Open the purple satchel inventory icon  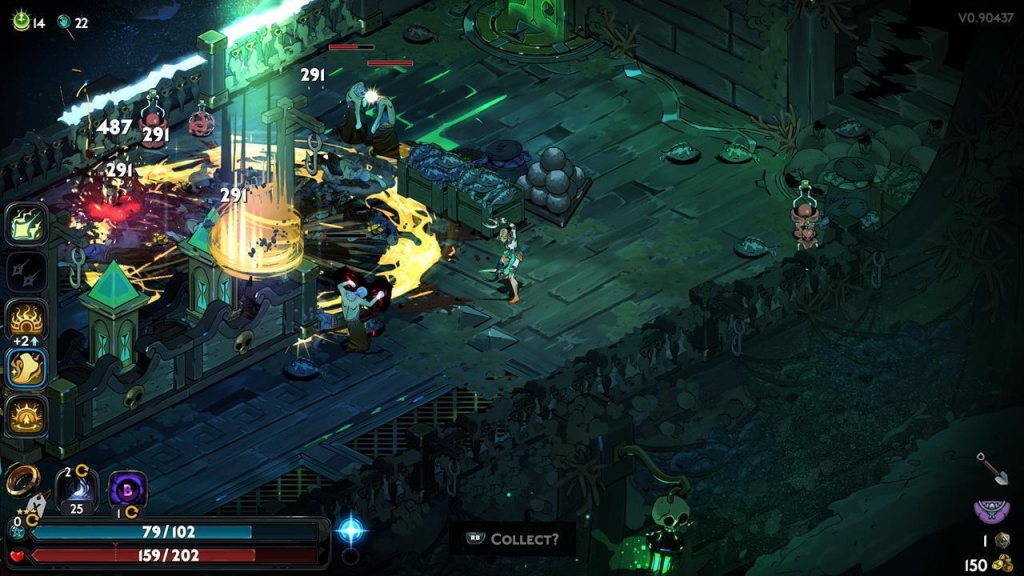tap(991, 512)
